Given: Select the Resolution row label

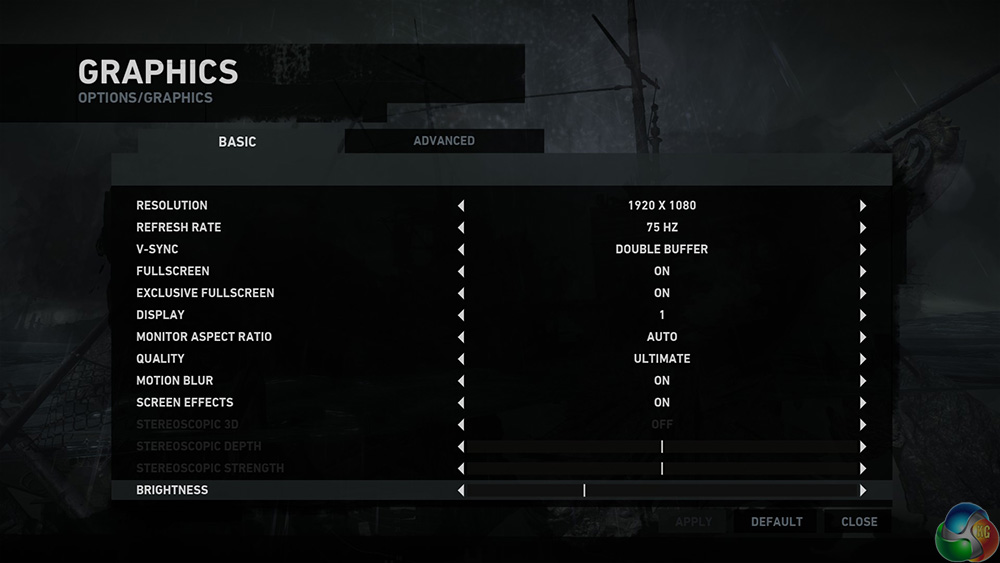Looking at the screenshot, I should click(x=172, y=205).
